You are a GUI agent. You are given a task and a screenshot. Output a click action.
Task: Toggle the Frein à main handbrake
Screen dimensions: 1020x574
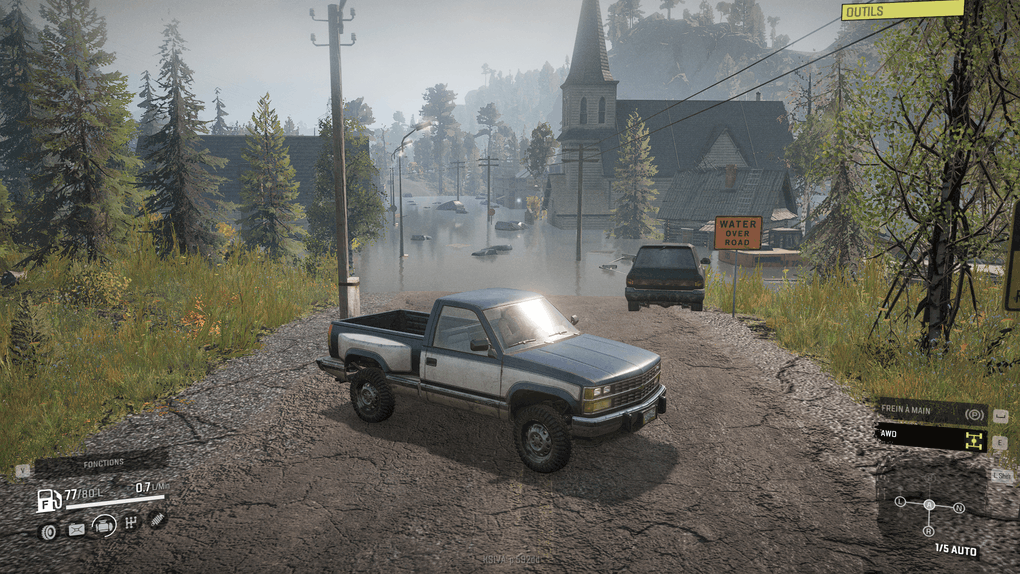click(931, 413)
